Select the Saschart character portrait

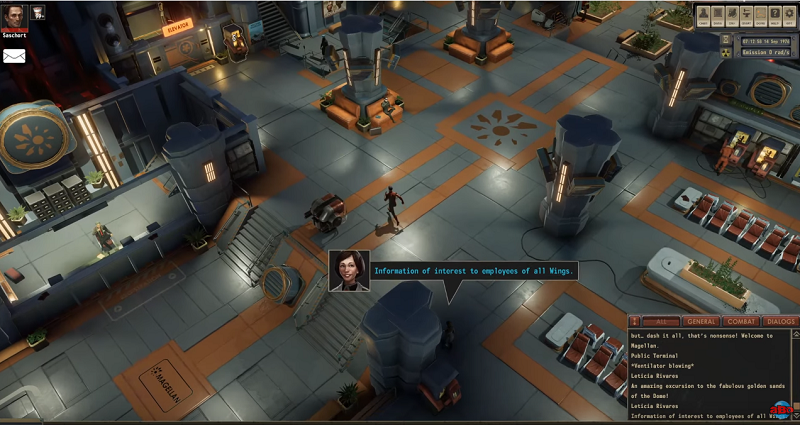(13, 15)
